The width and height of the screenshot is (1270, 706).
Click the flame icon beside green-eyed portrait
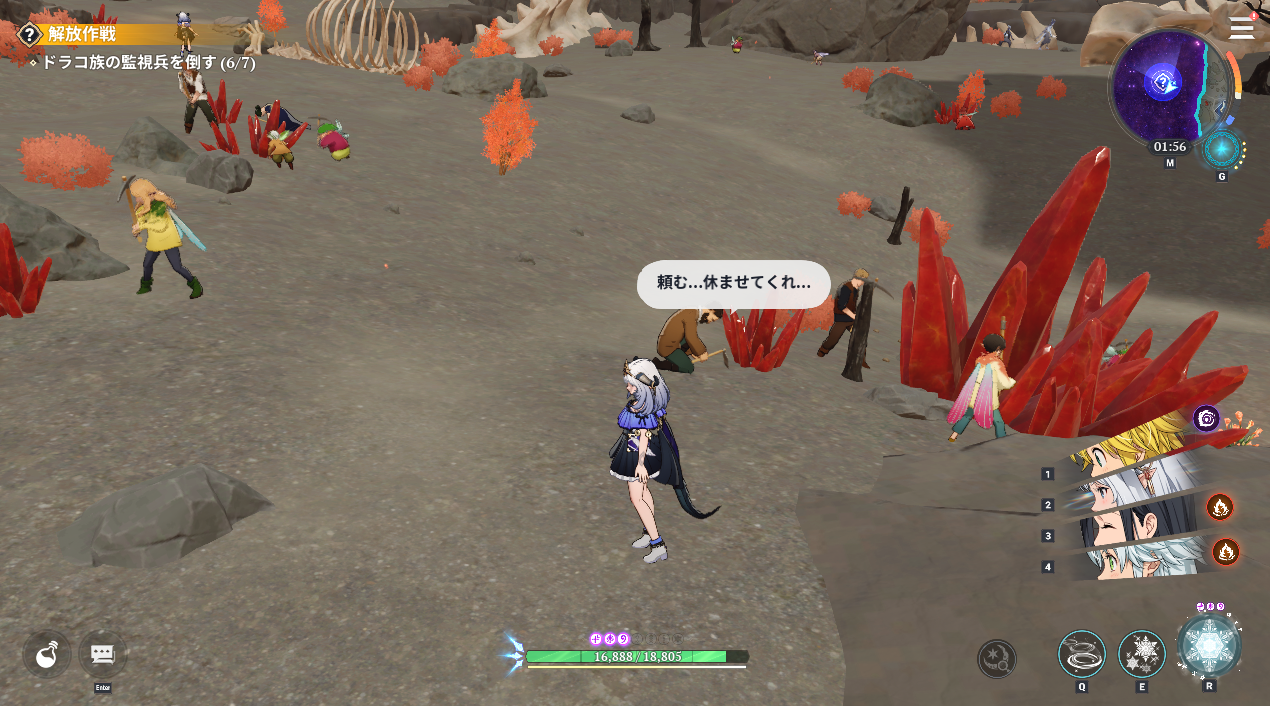pyautogui.click(x=1225, y=551)
